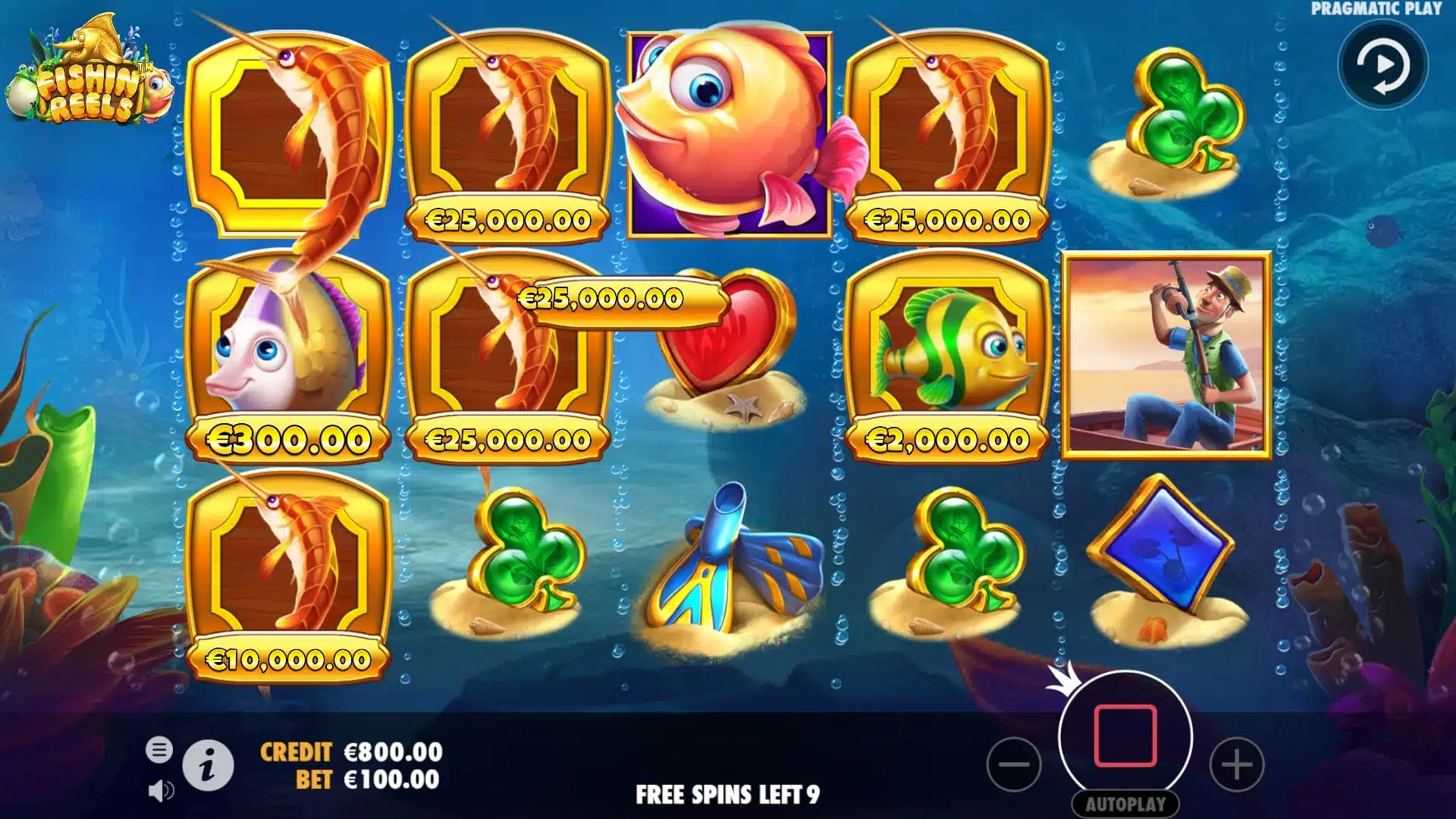Open the info paytable button
1456x819 pixels.
pyautogui.click(x=208, y=765)
